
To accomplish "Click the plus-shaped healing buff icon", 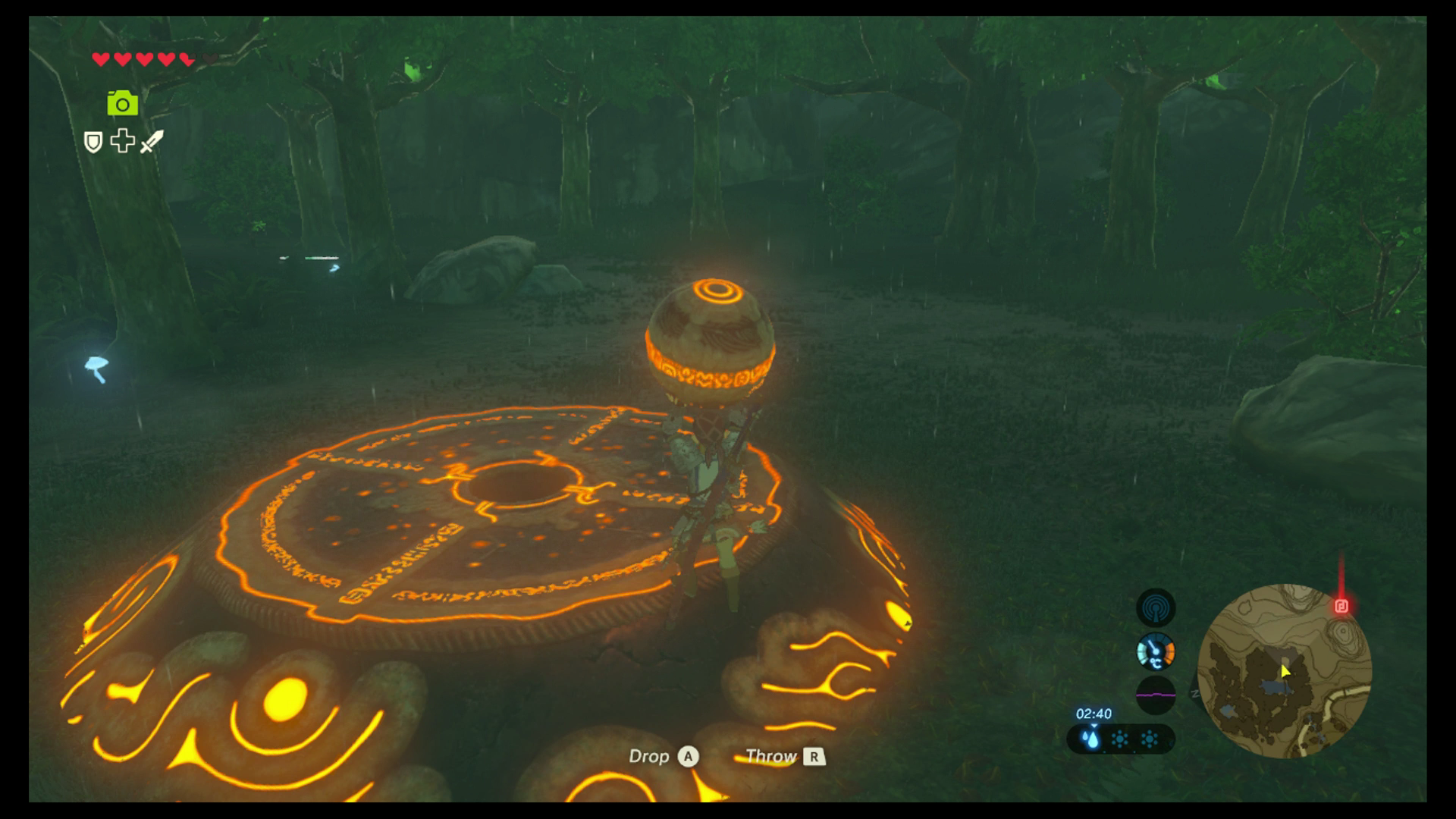I will click(122, 141).
